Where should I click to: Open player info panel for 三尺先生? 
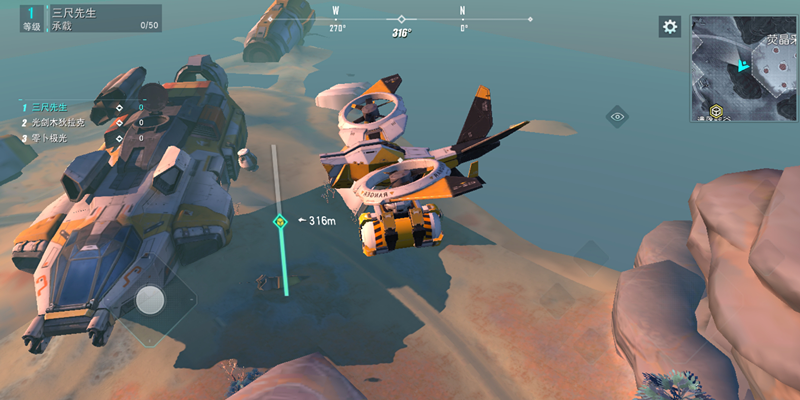pyautogui.click(x=82, y=17)
